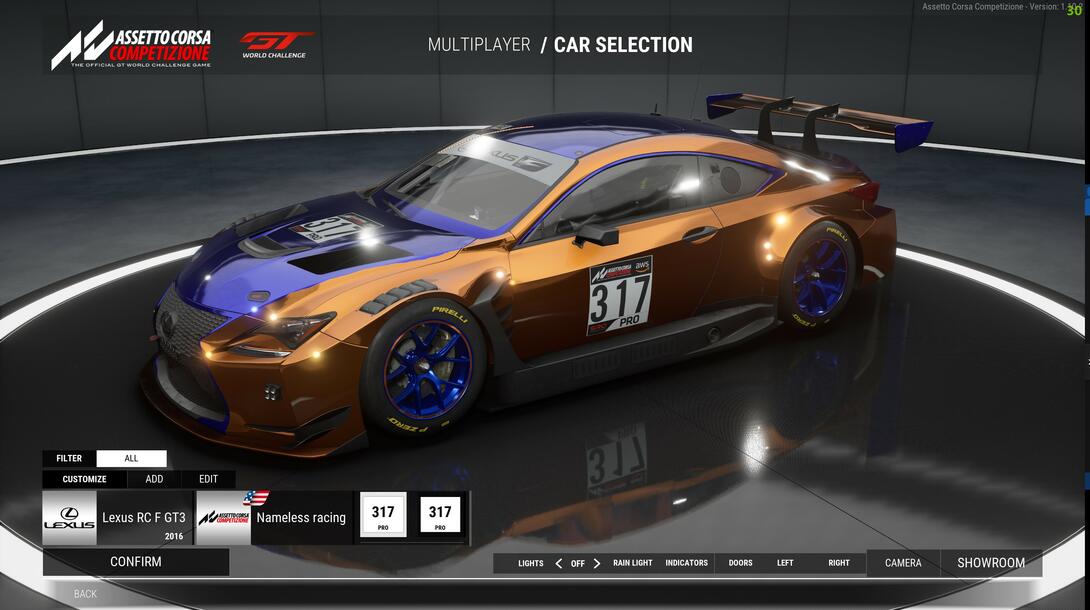Confirm the selected car

135,562
